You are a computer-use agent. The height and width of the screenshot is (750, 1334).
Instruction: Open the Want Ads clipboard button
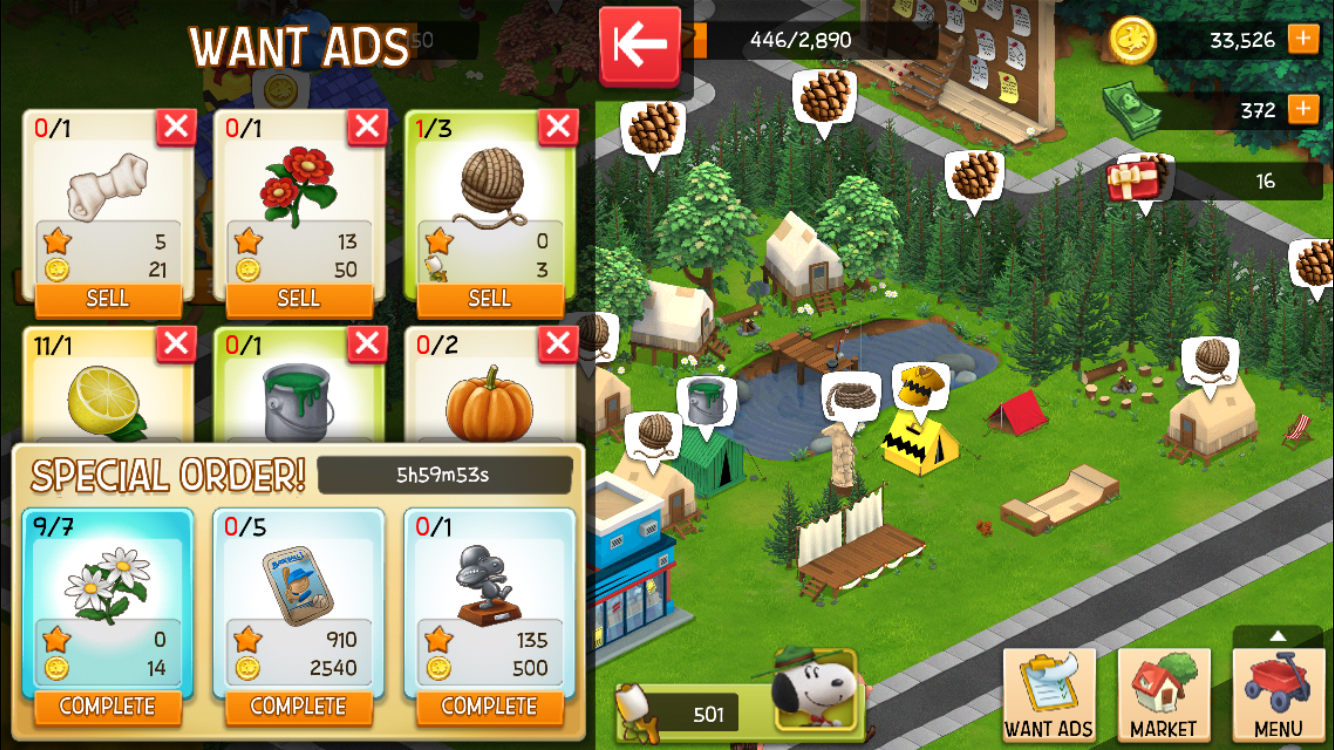pos(1049,695)
